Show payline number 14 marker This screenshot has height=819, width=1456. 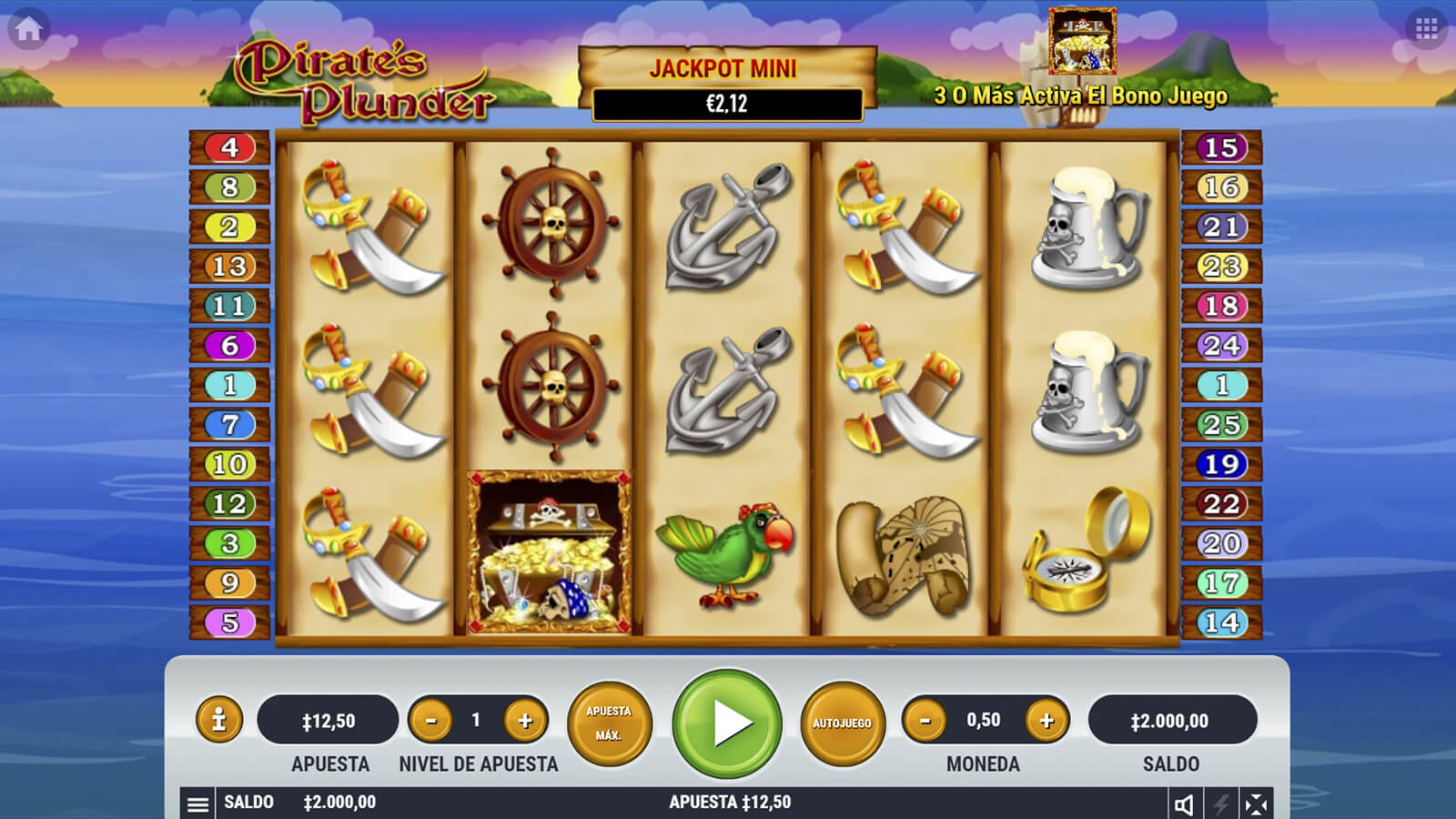(x=1221, y=622)
